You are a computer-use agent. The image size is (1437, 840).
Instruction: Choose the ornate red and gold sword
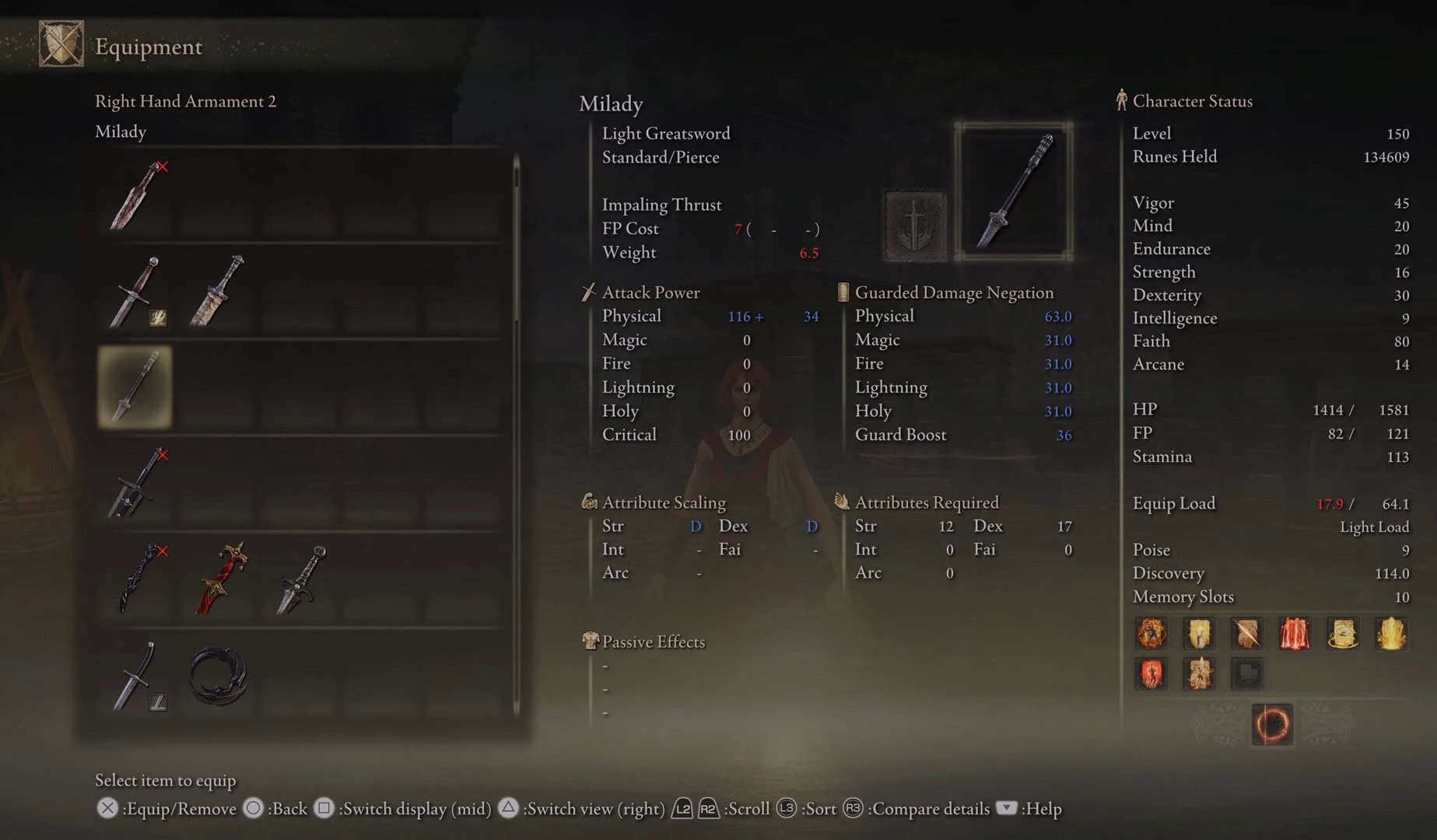(221, 579)
